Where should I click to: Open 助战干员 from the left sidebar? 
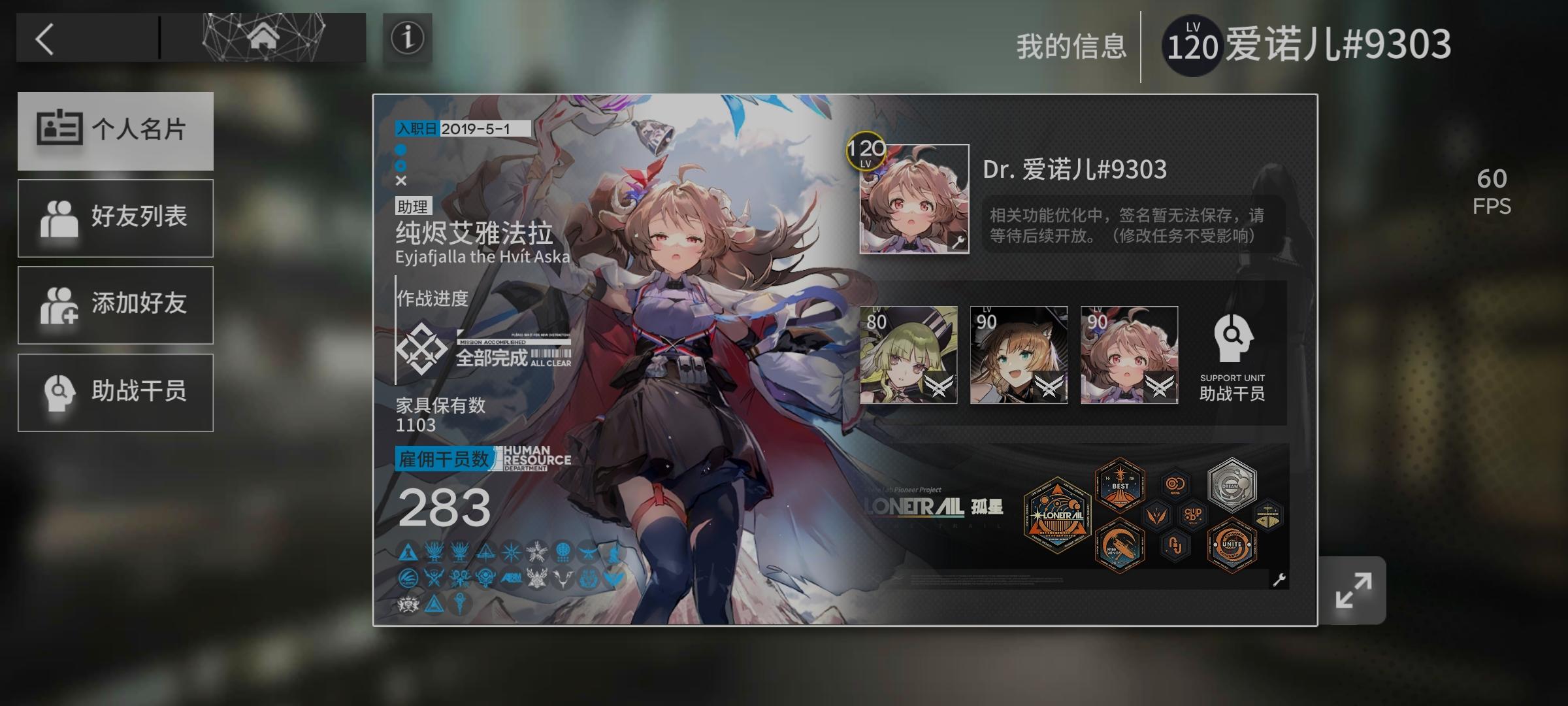click(x=116, y=392)
